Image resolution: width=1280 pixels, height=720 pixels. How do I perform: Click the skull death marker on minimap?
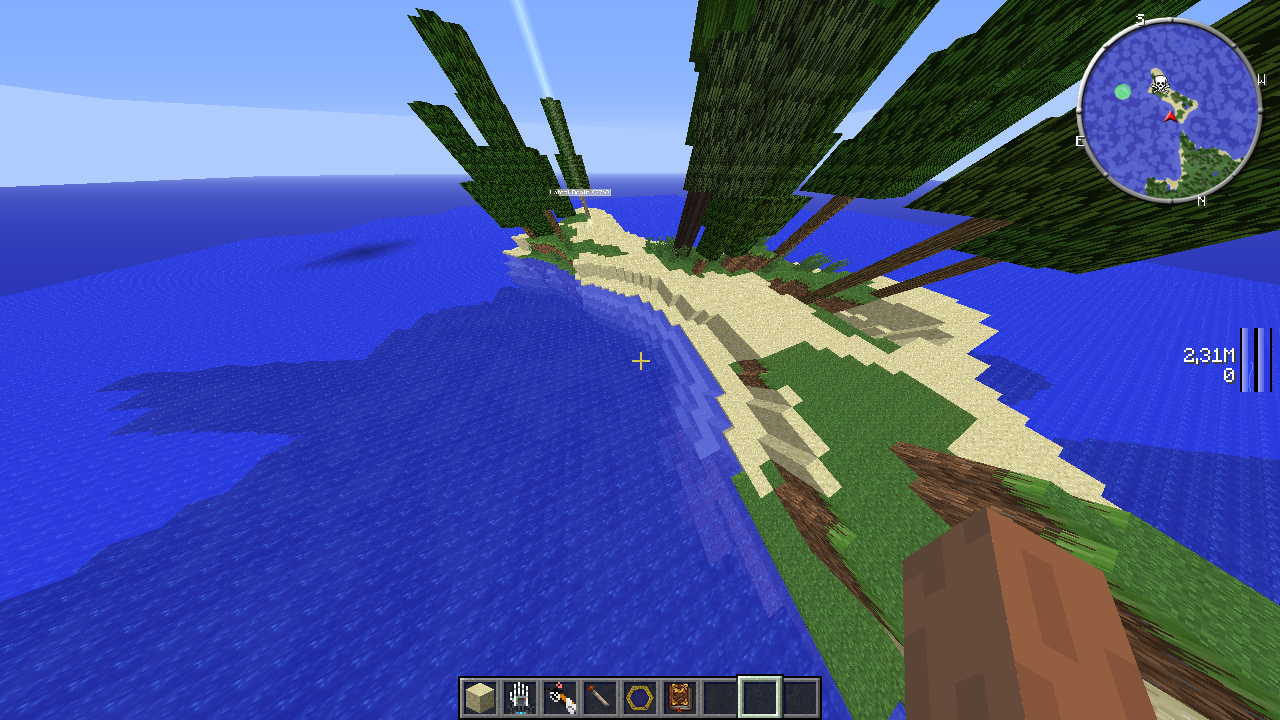[x=1159, y=81]
